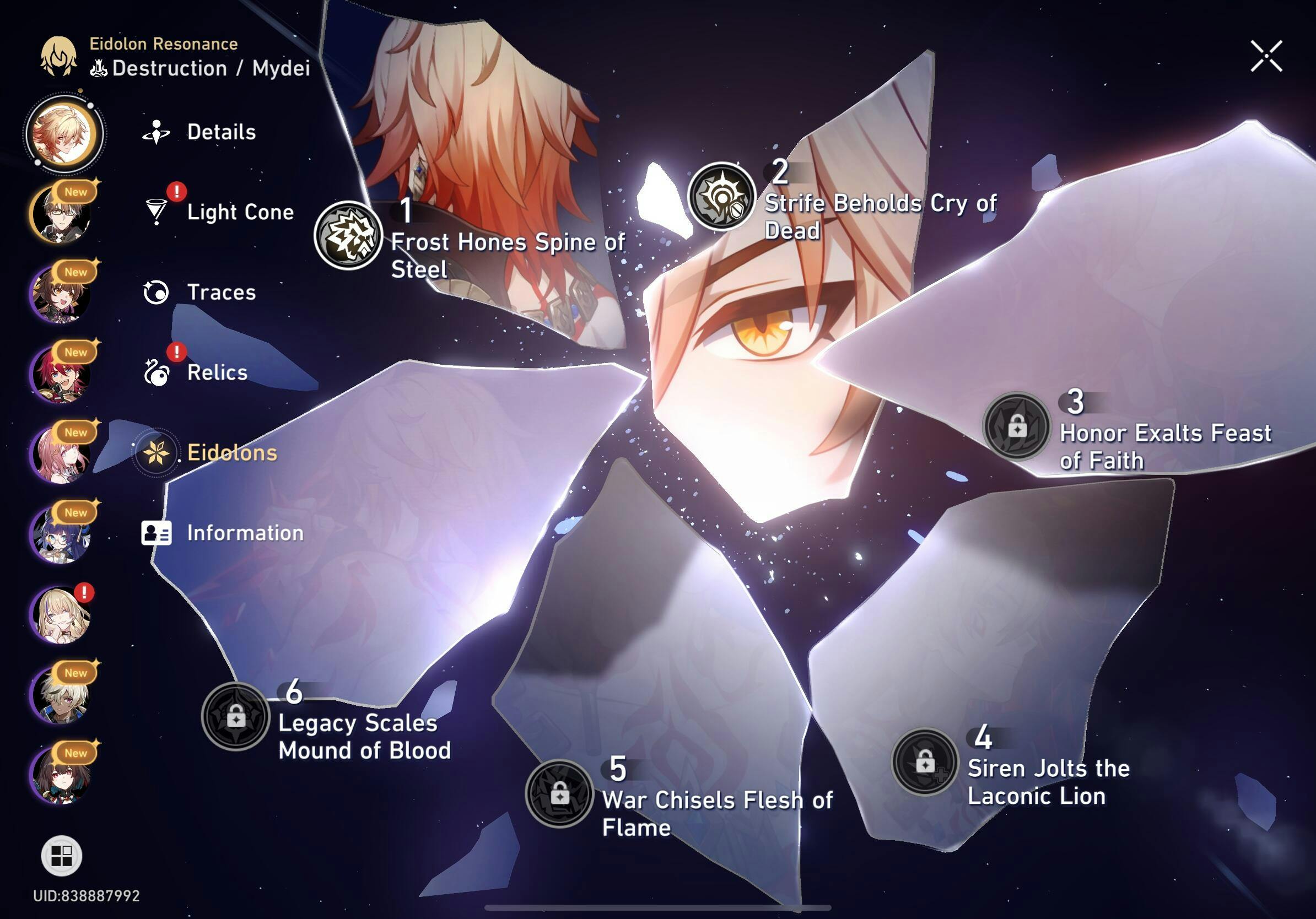Viewport: 1316px width, 919px height.
Task: Choose the pink-haired character portrait
Action: (61, 455)
